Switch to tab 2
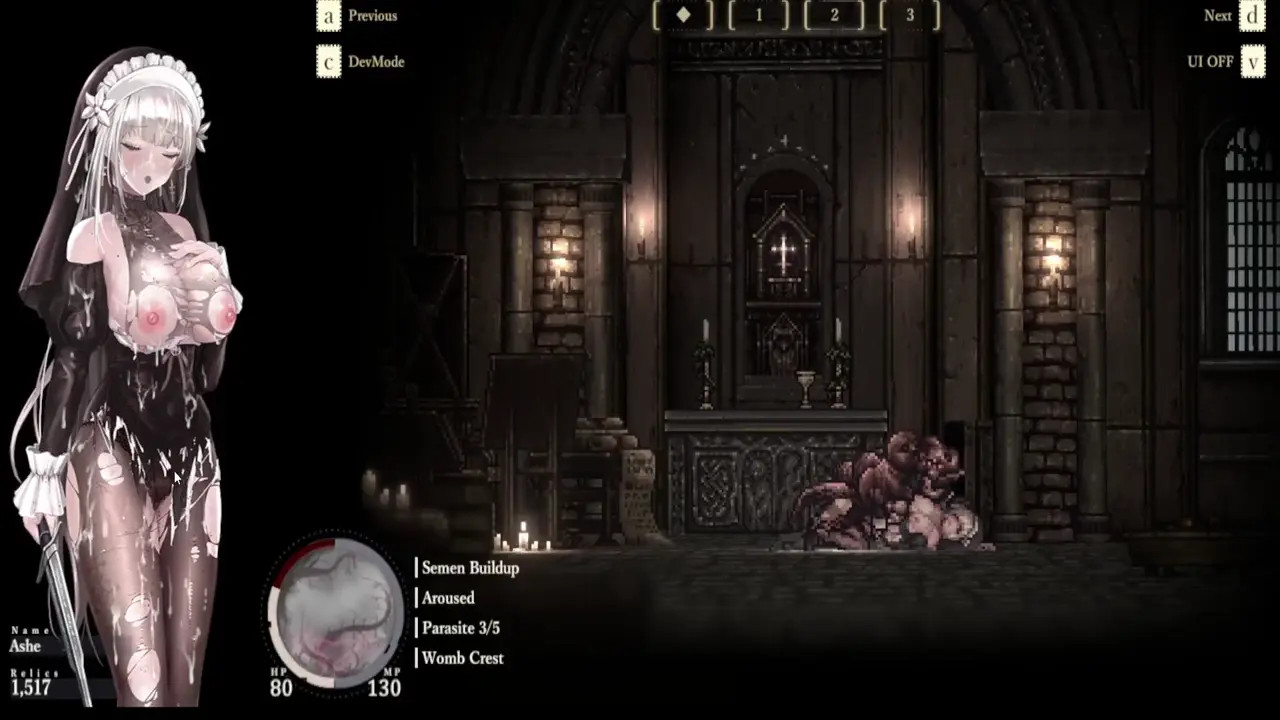This screenshot has height=720, width=1280. (834, 15)
